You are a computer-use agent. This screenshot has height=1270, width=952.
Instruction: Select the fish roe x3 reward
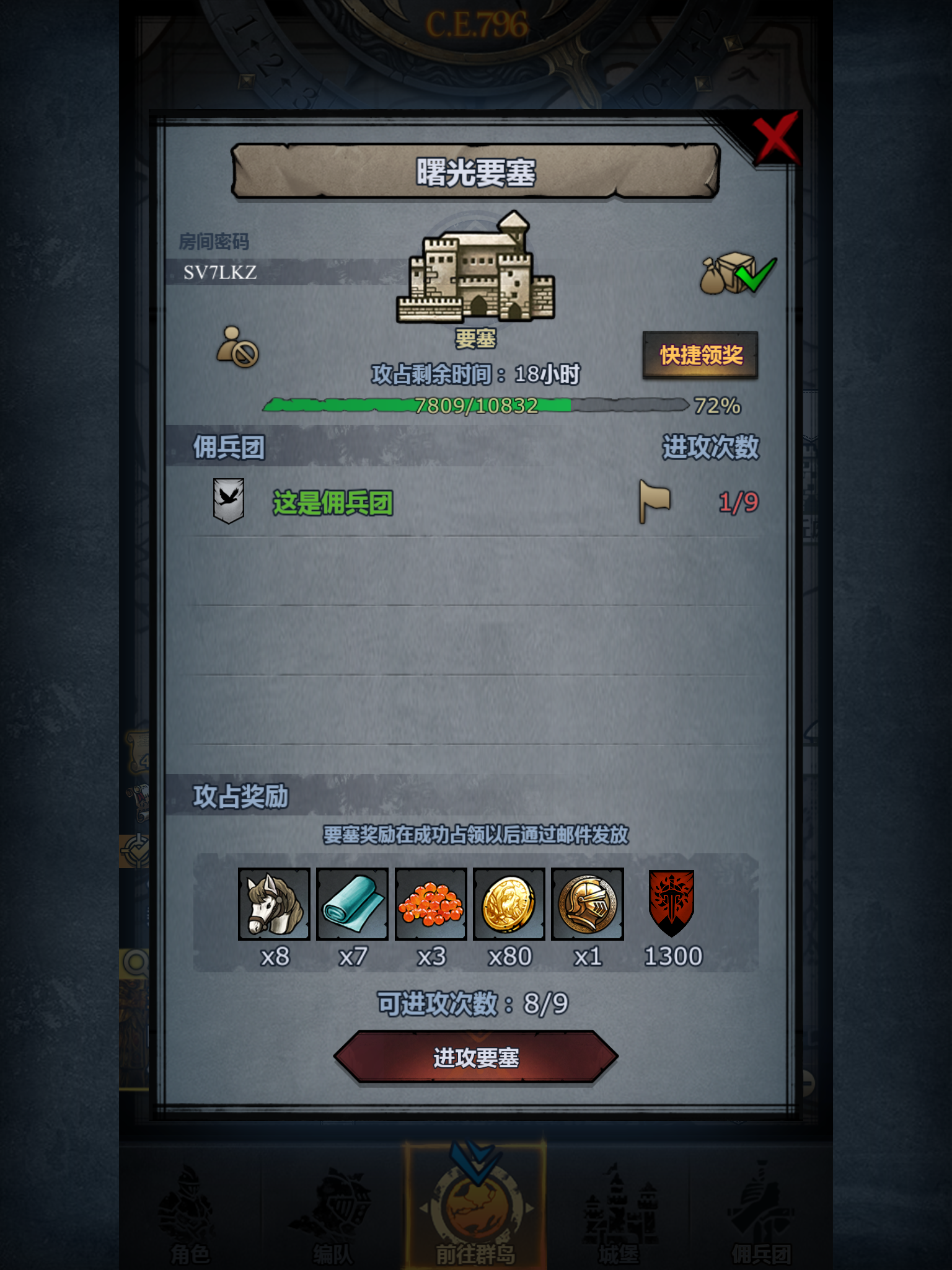tap(431, 905)
